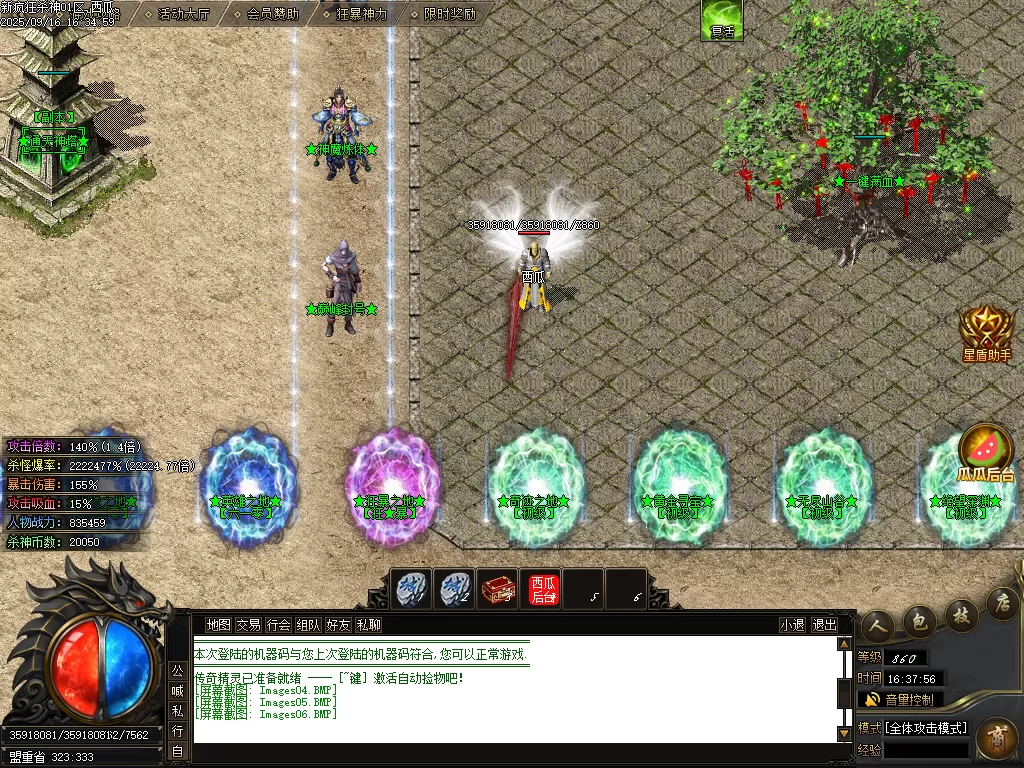Open the 地图 map button

pos(218,625)
